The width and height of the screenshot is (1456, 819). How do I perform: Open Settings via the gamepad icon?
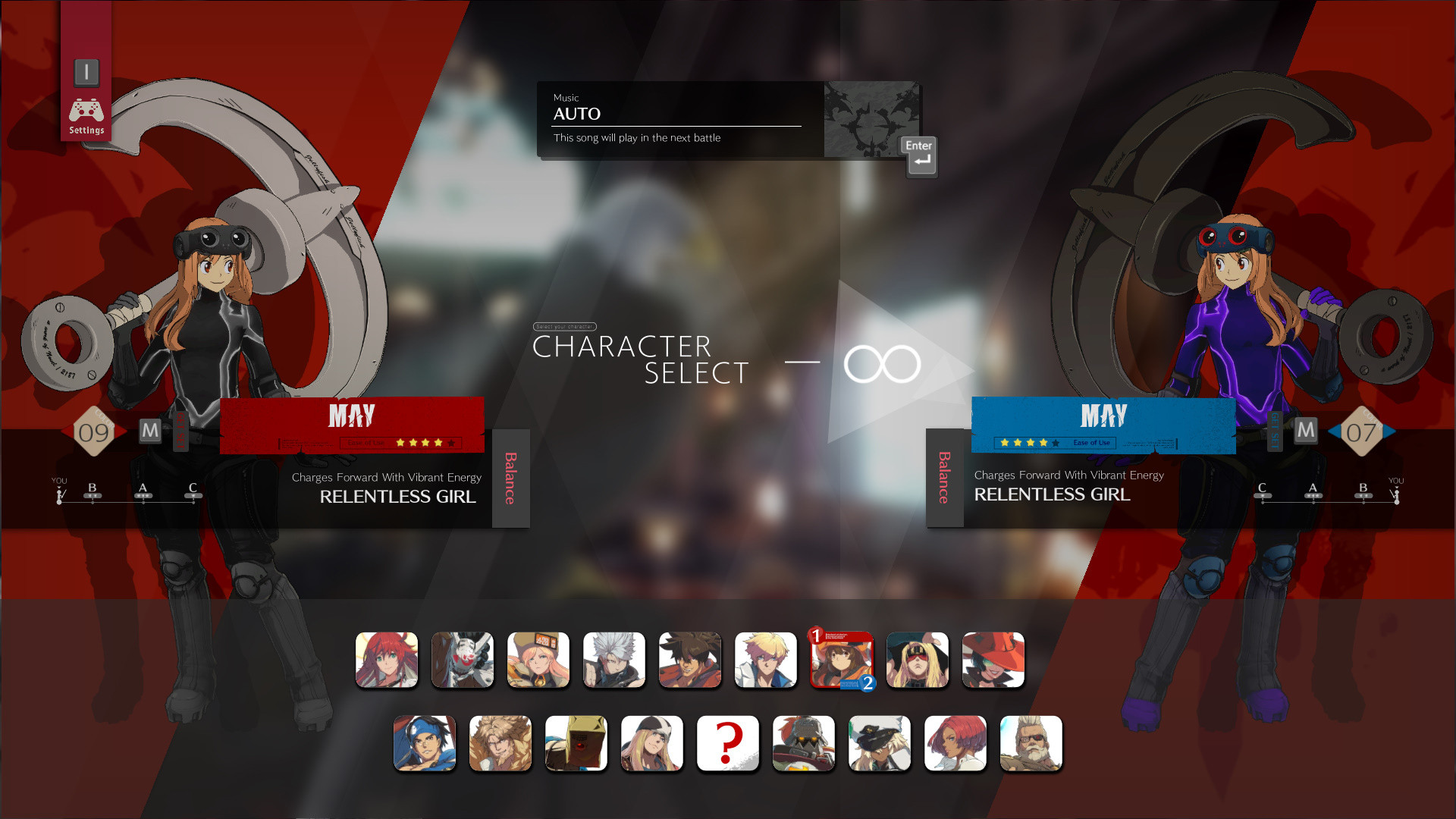86,108
